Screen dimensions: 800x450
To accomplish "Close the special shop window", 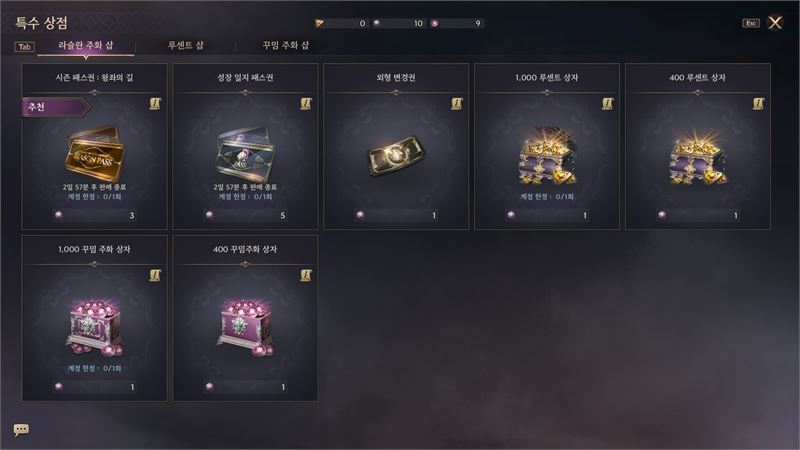I will coord(775,22).
